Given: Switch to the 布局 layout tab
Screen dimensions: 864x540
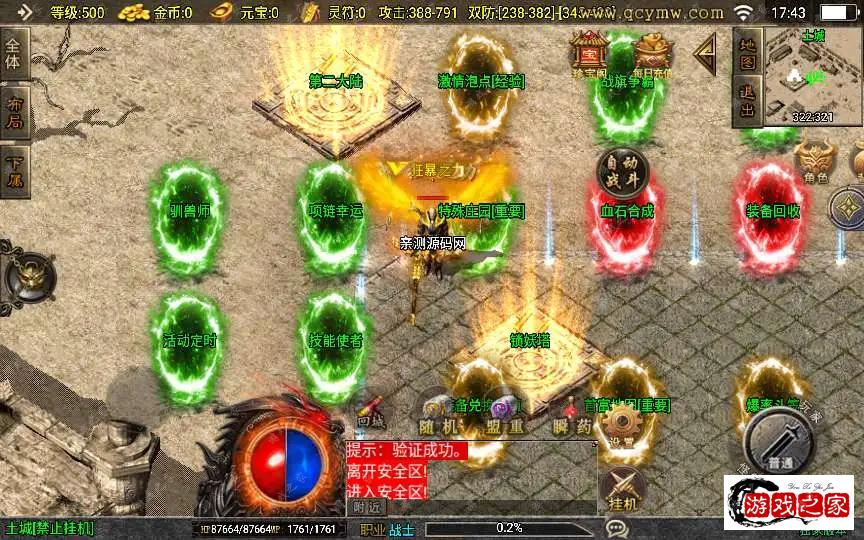Looking at the screenshot, I should point(14,110).
